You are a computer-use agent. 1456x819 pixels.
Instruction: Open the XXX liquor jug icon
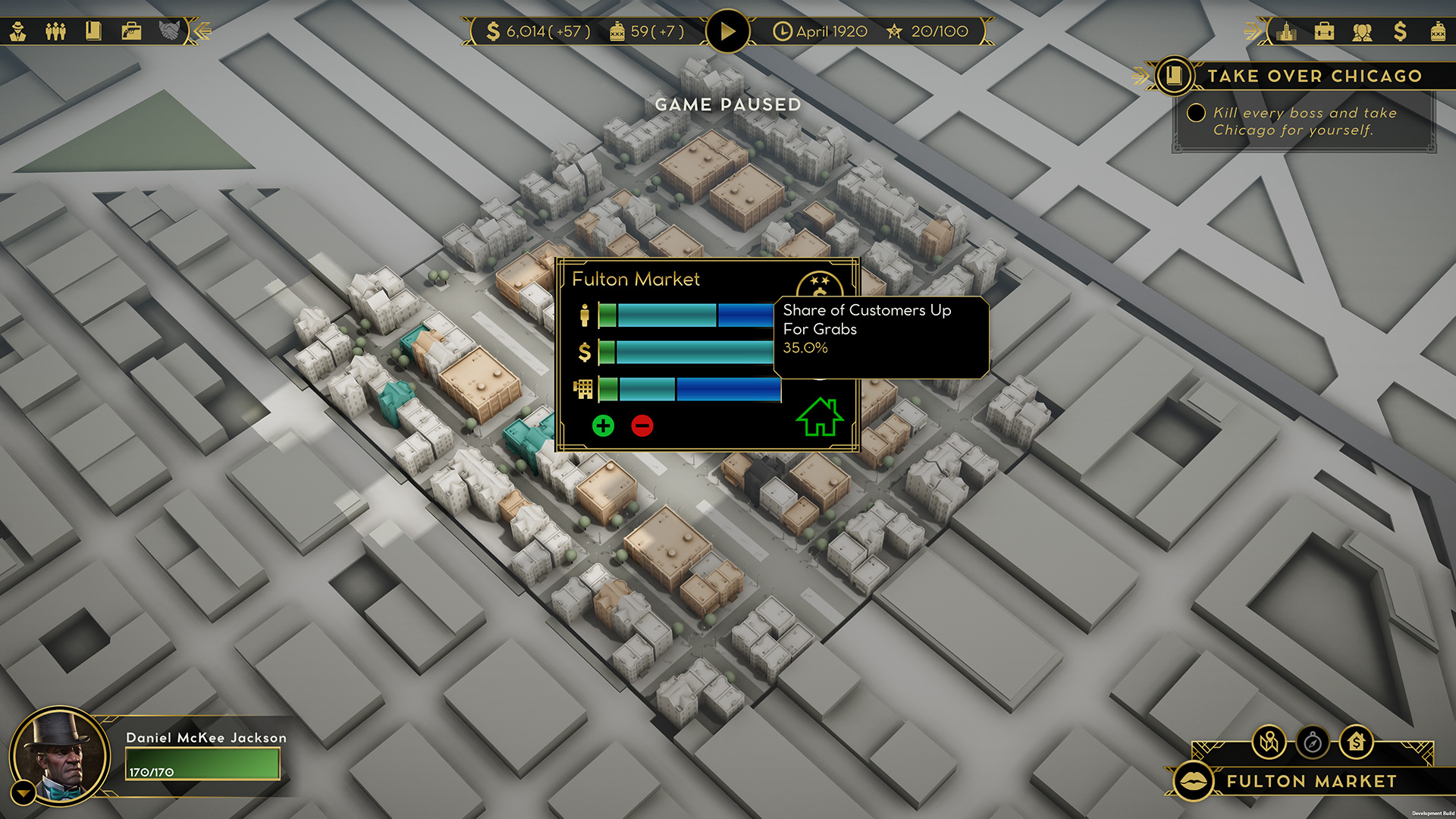coord(1438,31)
